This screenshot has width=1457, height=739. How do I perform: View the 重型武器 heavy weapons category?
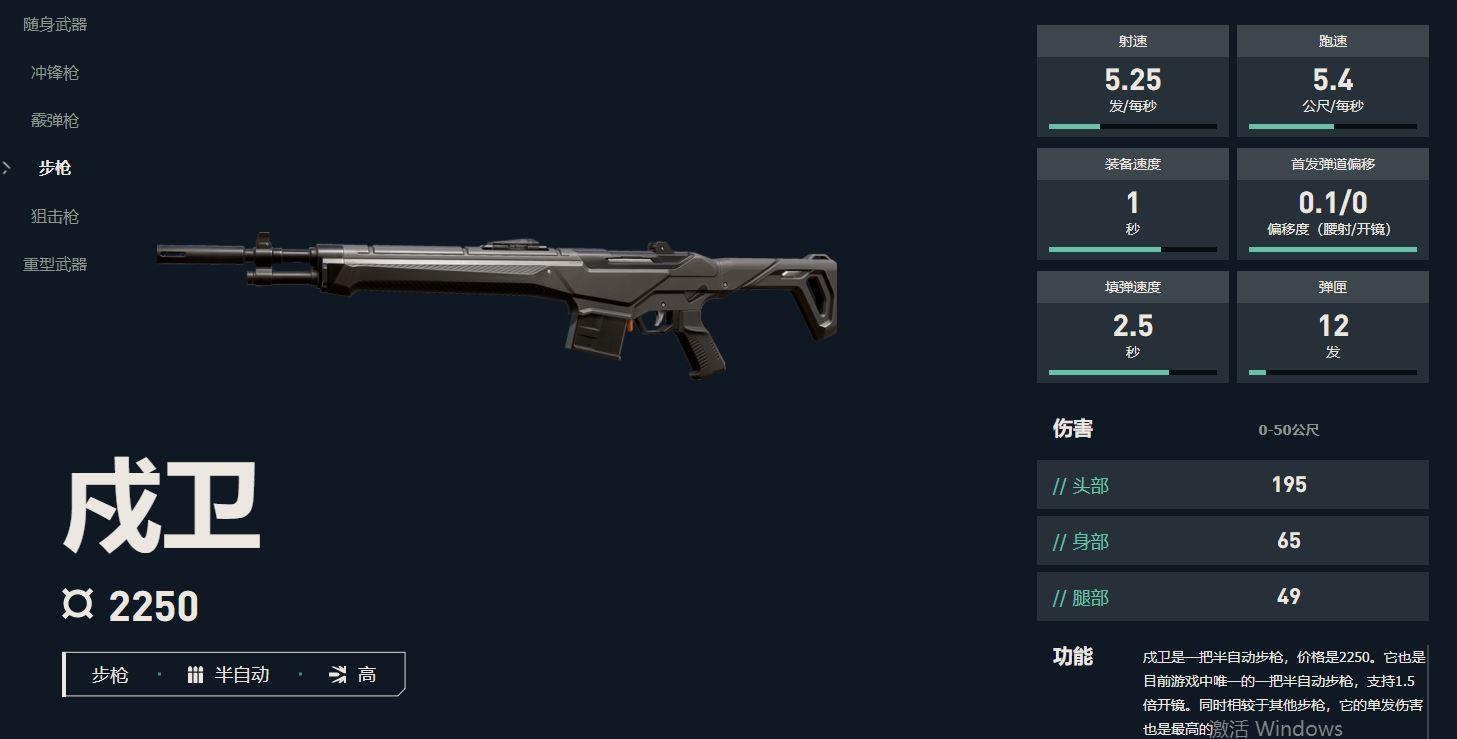[x=55, y=264]
